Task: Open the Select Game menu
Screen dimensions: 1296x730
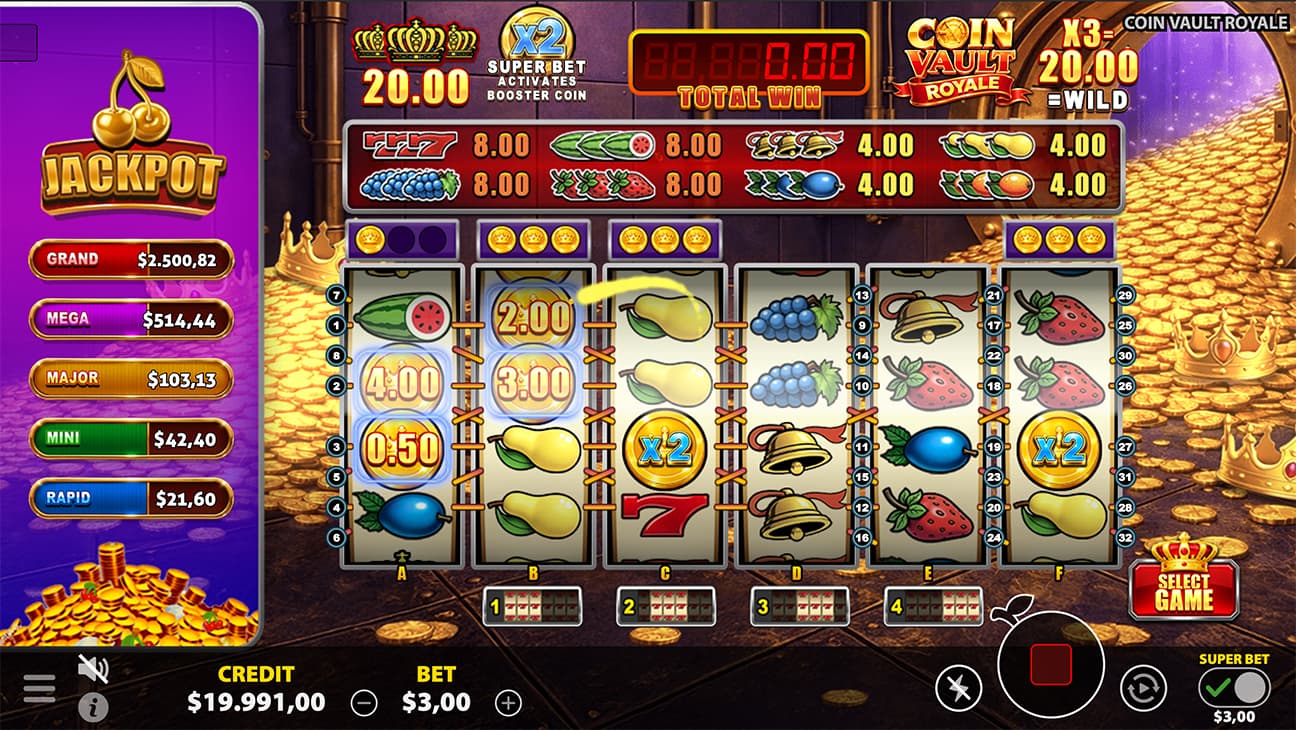Action: coord(1183,588)
